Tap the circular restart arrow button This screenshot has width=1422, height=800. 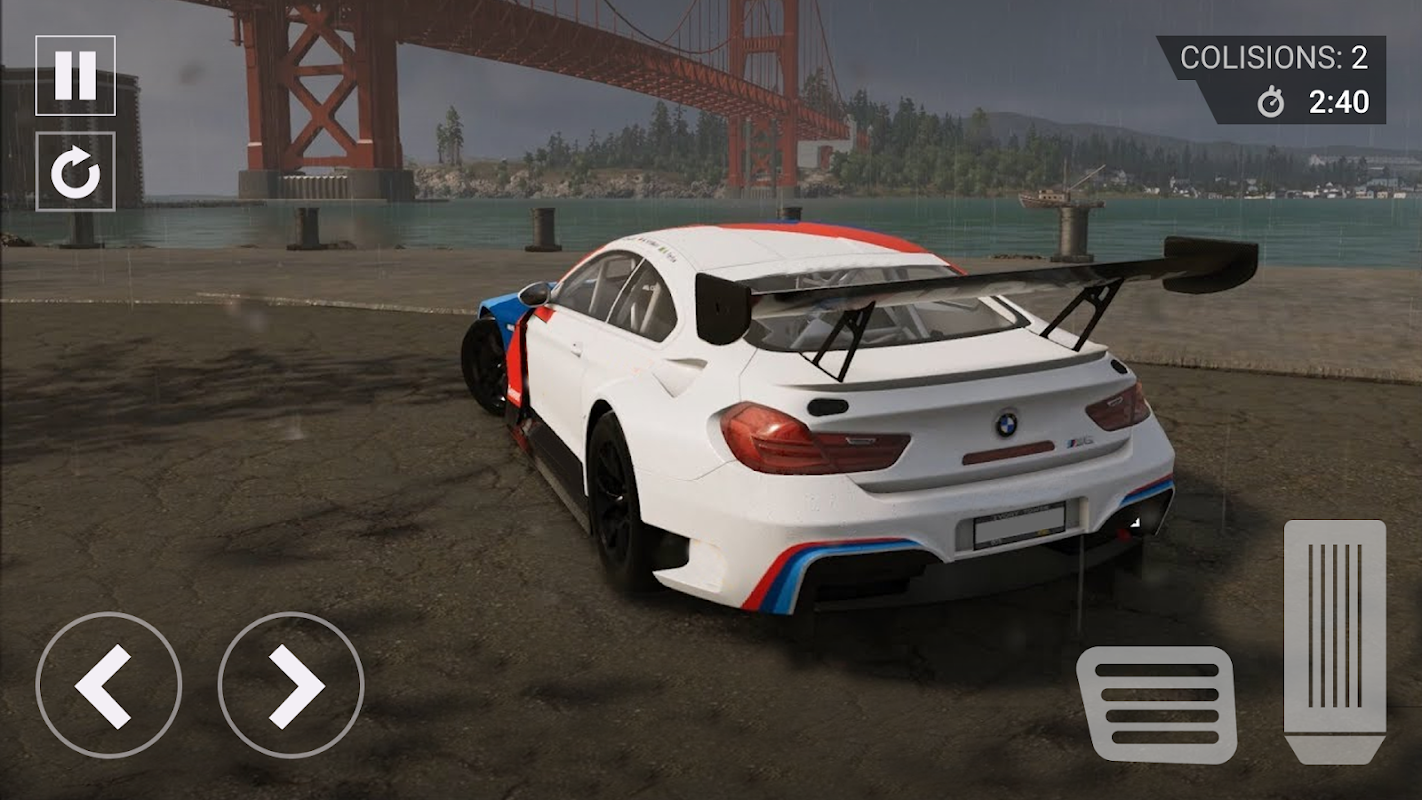click(x=75, y=172)
